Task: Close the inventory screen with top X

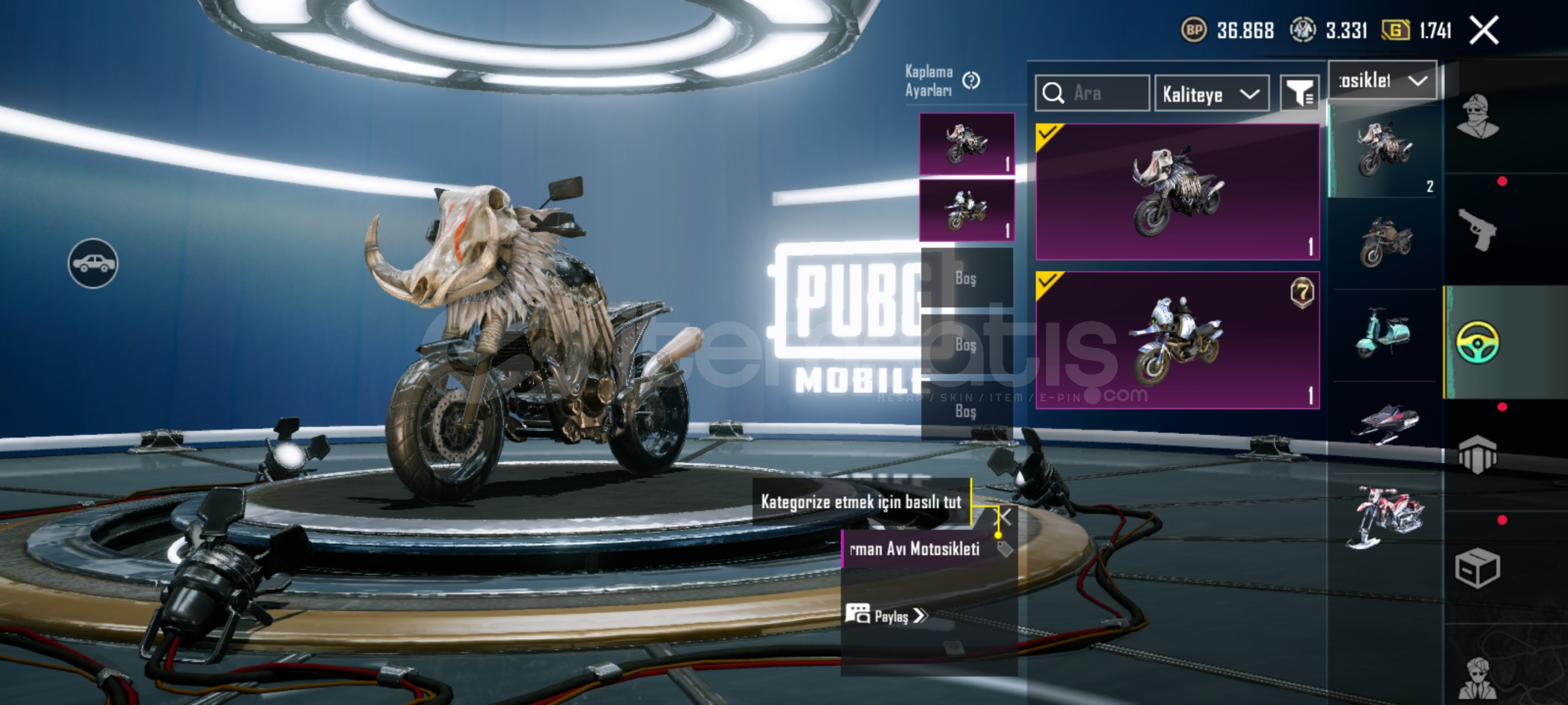Action: [x=1484, y=30]
